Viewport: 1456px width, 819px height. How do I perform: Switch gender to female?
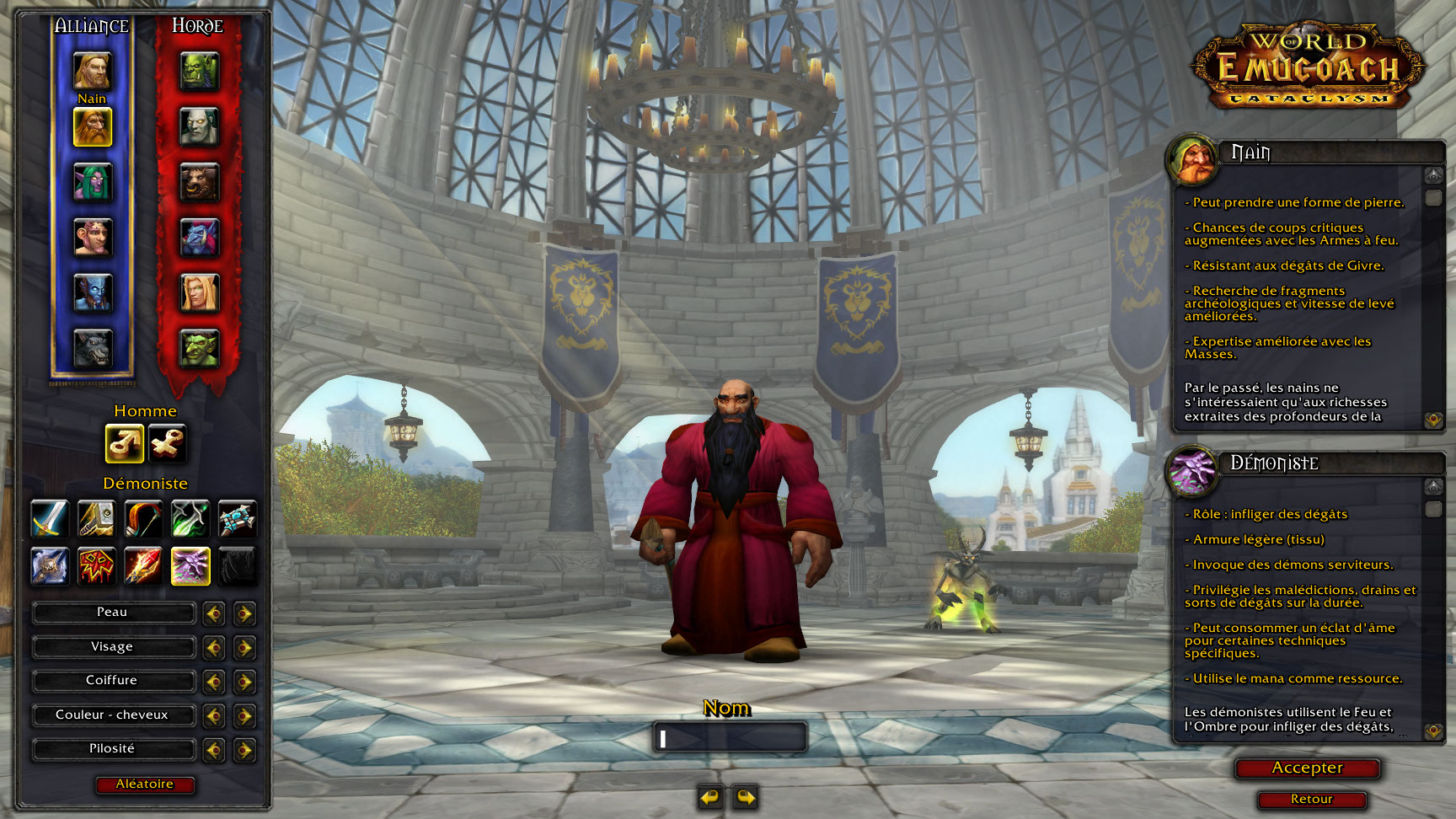[167, 443]
